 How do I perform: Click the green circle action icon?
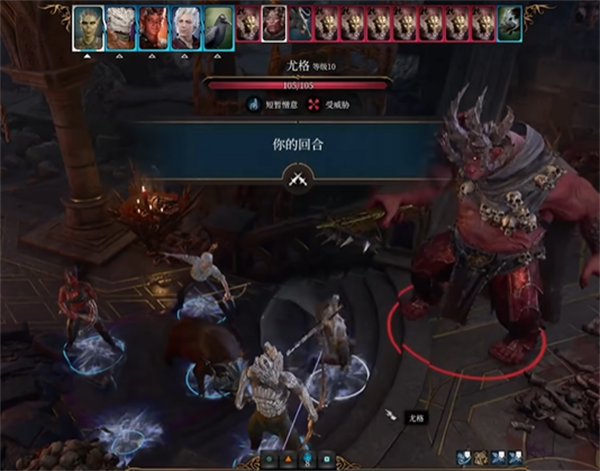point(268,461)
